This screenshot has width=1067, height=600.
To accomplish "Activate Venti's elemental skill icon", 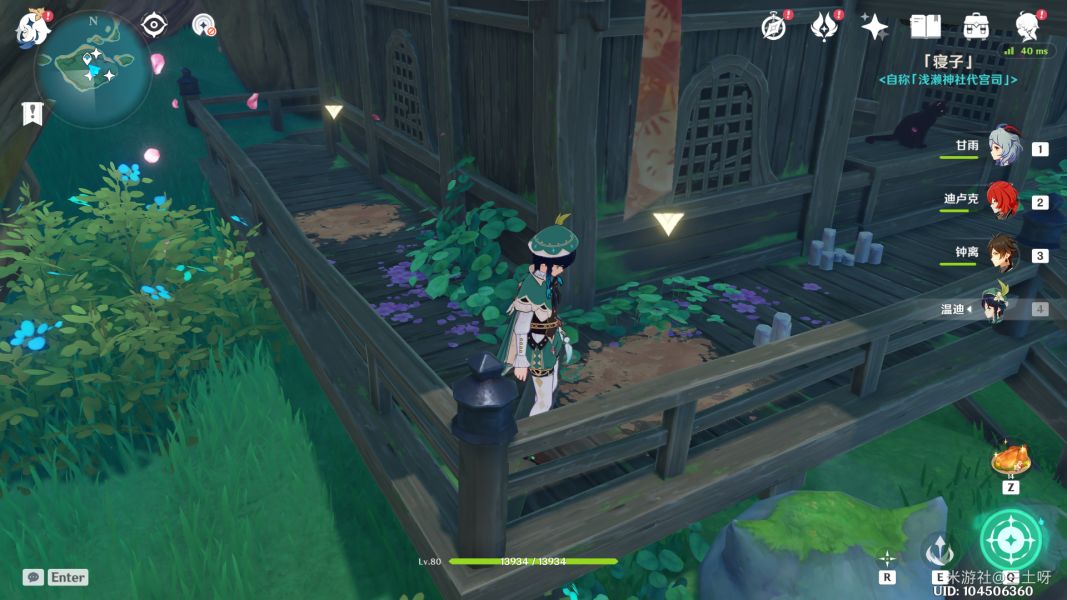I will (x=939, y=552).
